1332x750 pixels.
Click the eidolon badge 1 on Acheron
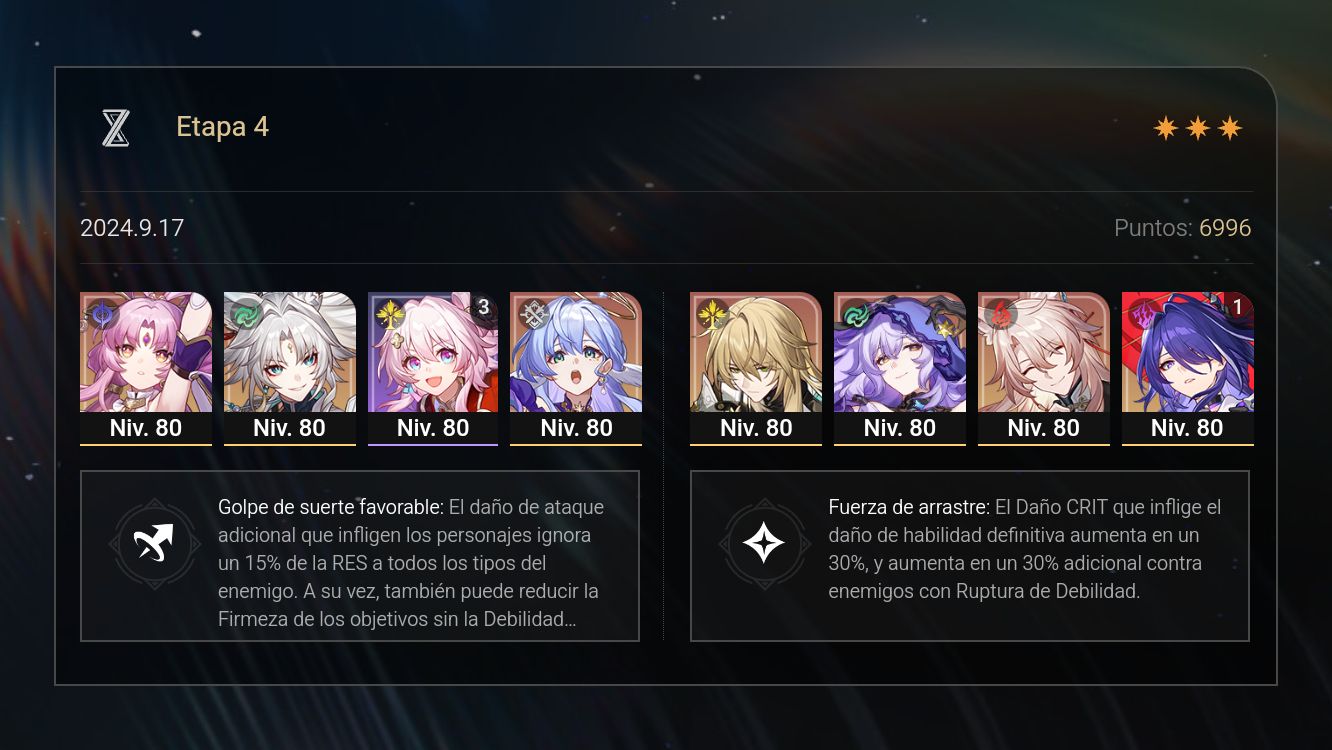pyautogui.click(x=1237, y=308)
